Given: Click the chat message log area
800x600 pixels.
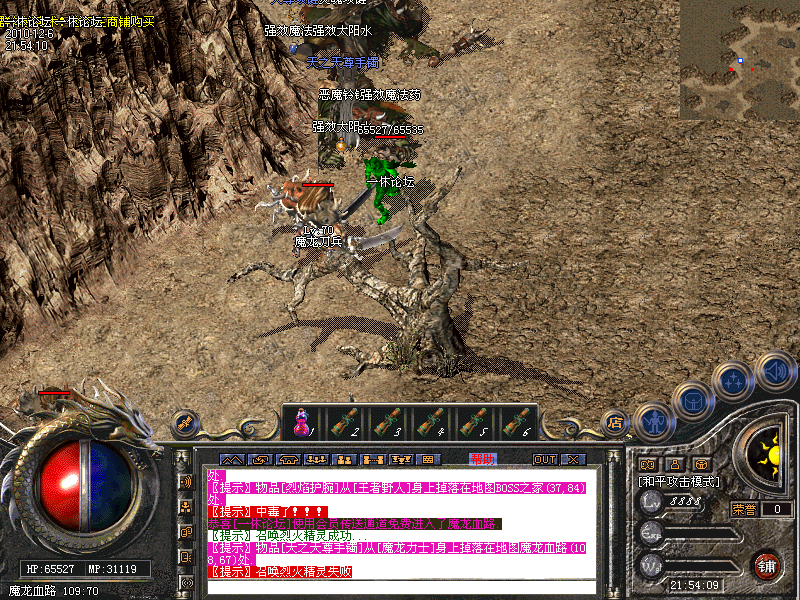Looking at the screenshot, I should tap(400, 520).
